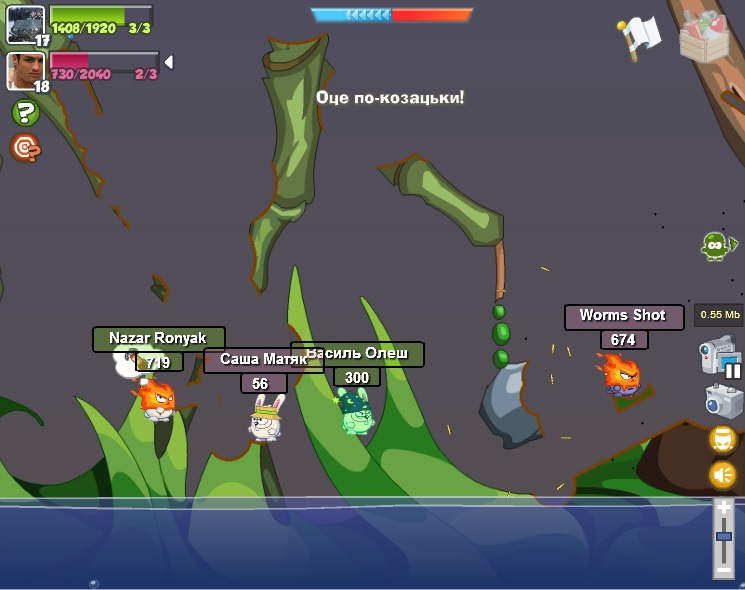Open the weapons crate inventory
The width and height of the screenshot is (745, 590).
[x=707, y=36]
